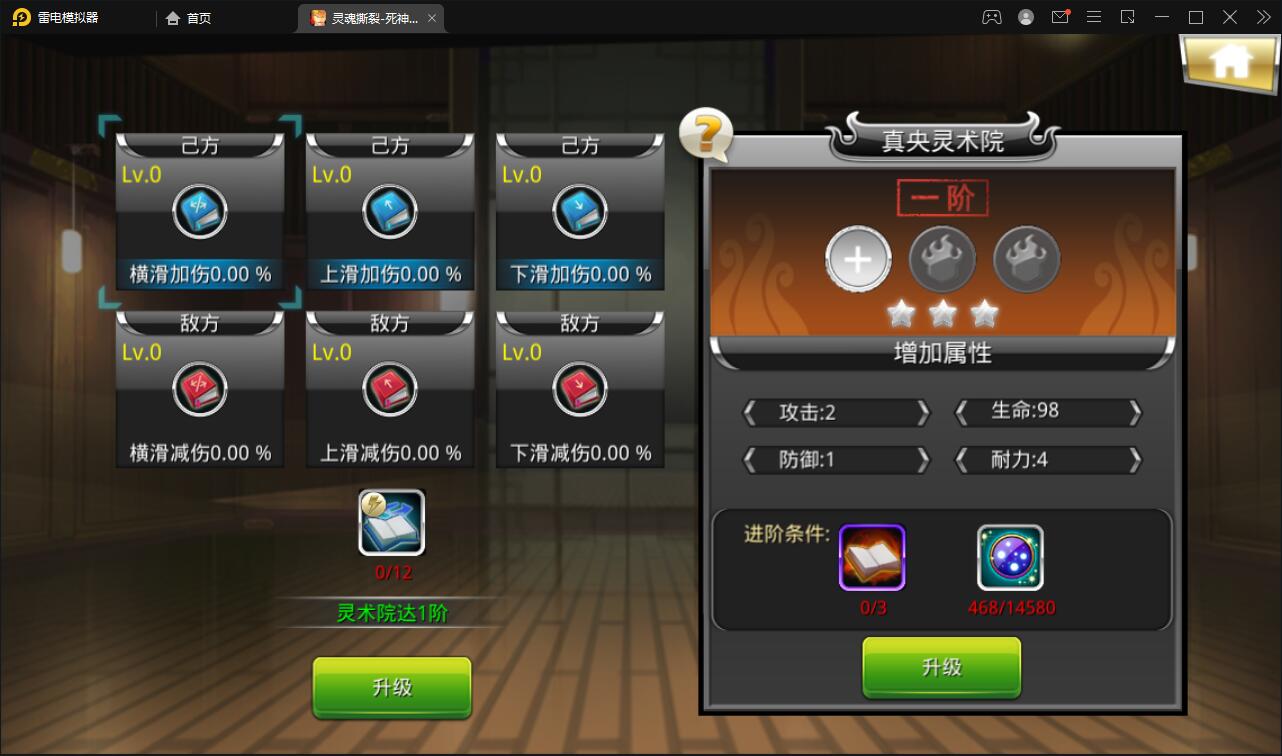Click the purple book under 进阶条件
Screen dimensions: 1282x756
point(871,557)
